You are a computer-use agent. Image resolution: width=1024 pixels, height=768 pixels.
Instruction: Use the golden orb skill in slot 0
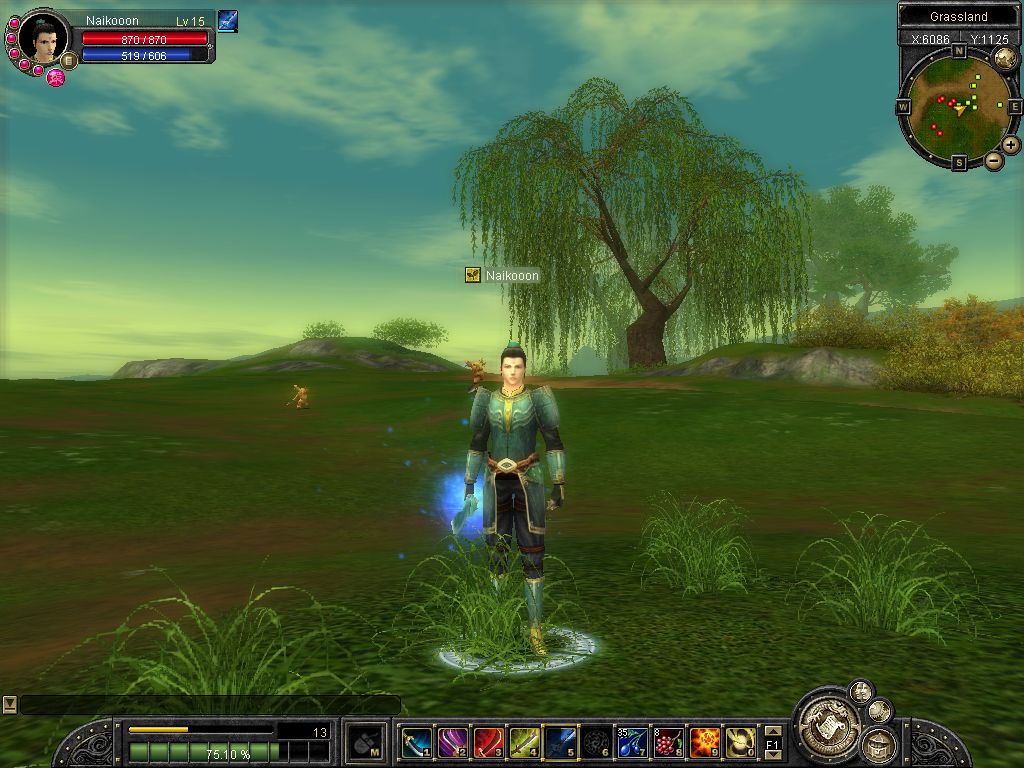click(740, 742)
